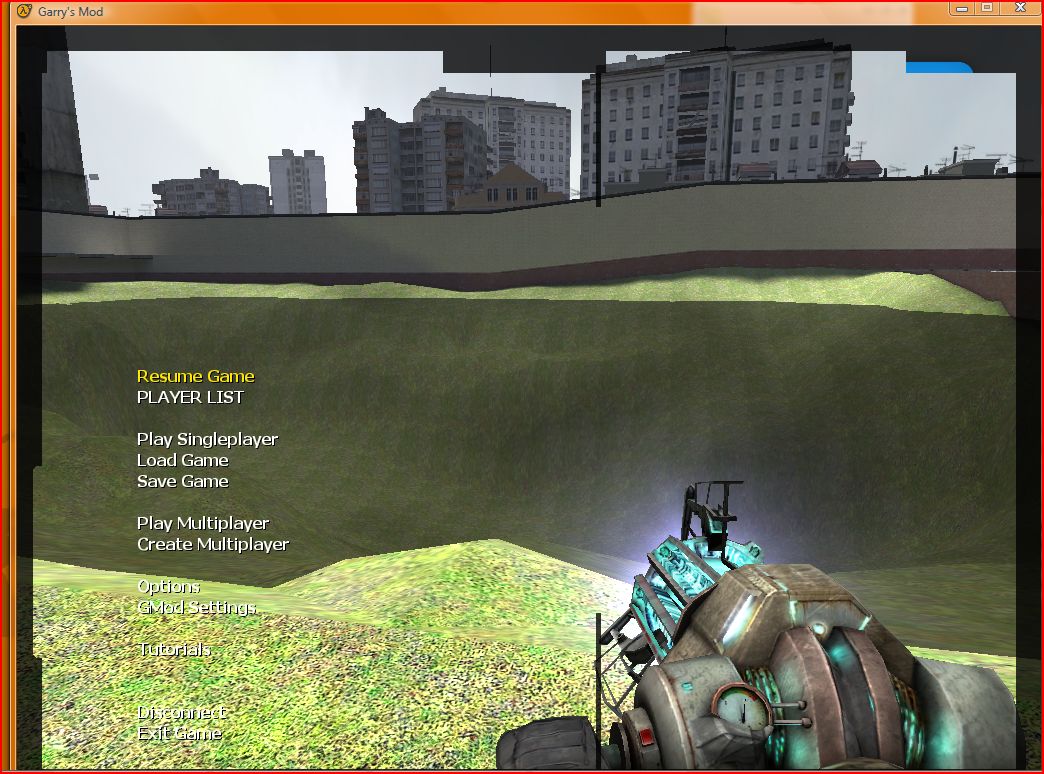Image resolution: width=1044 pixels, height=774 pixels.
Task: Open the PLAYER LIST entry
Action: point(190,397)
